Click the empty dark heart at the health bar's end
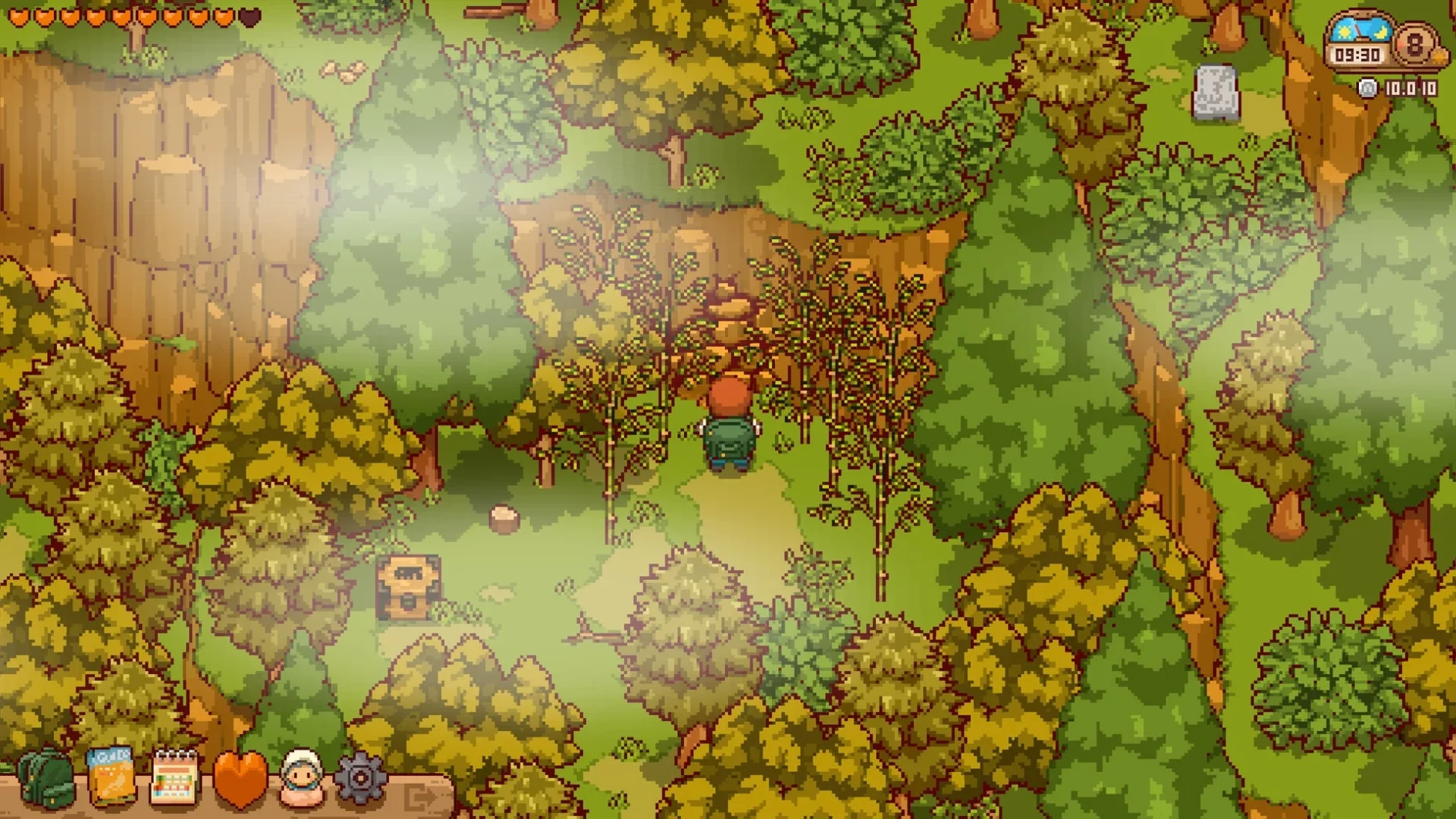The width and height of the screenshot is (1456, 819). [249, 17]
